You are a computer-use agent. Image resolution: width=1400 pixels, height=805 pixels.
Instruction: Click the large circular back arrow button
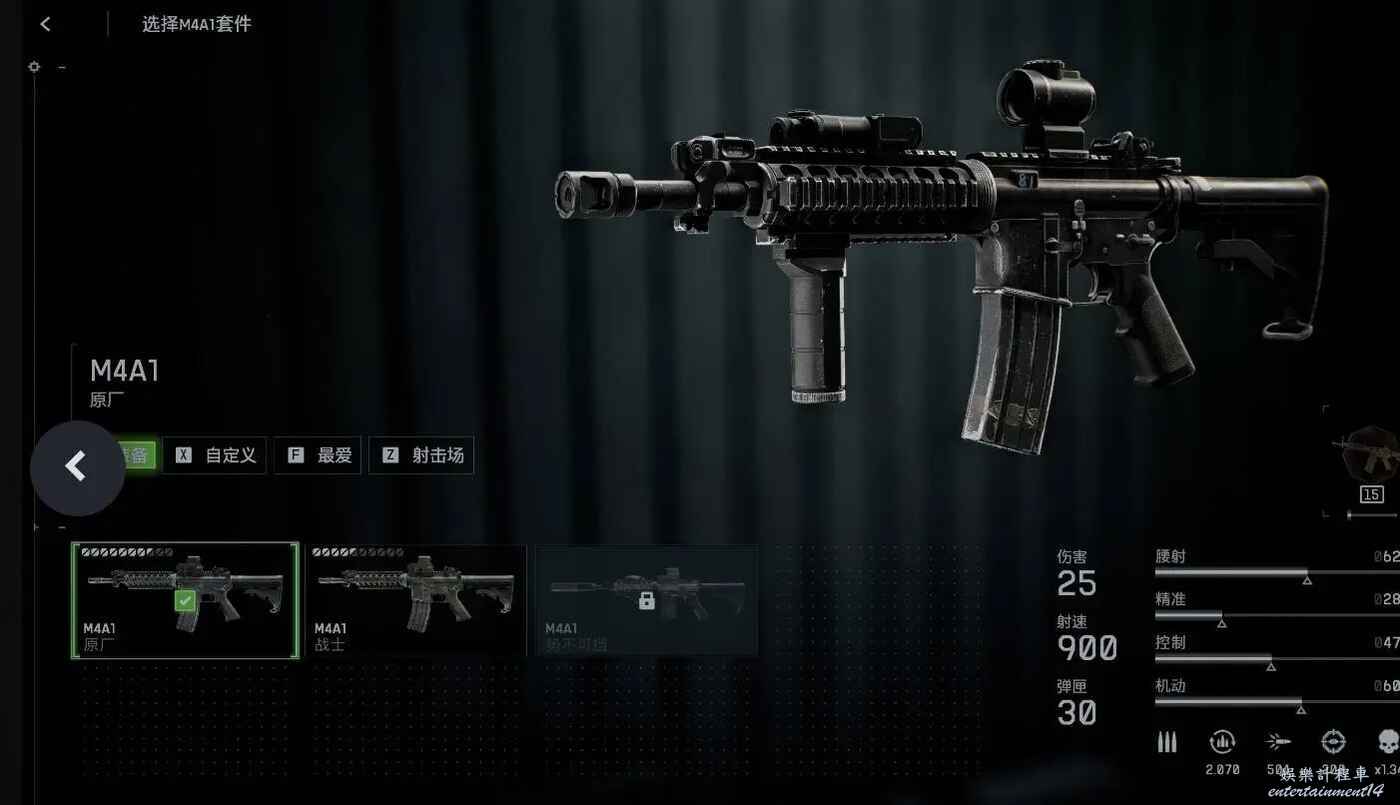tap(77, 467)
